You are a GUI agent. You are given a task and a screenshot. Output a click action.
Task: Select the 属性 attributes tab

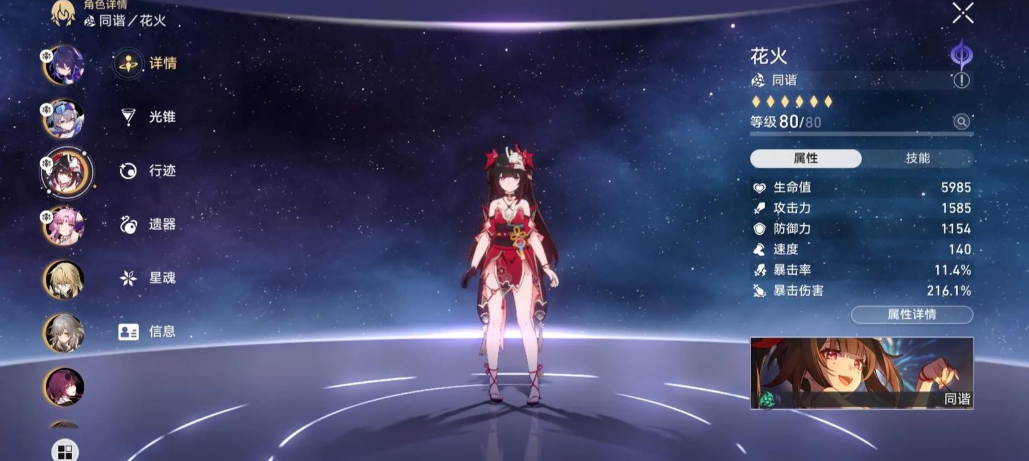pos(806,158)
